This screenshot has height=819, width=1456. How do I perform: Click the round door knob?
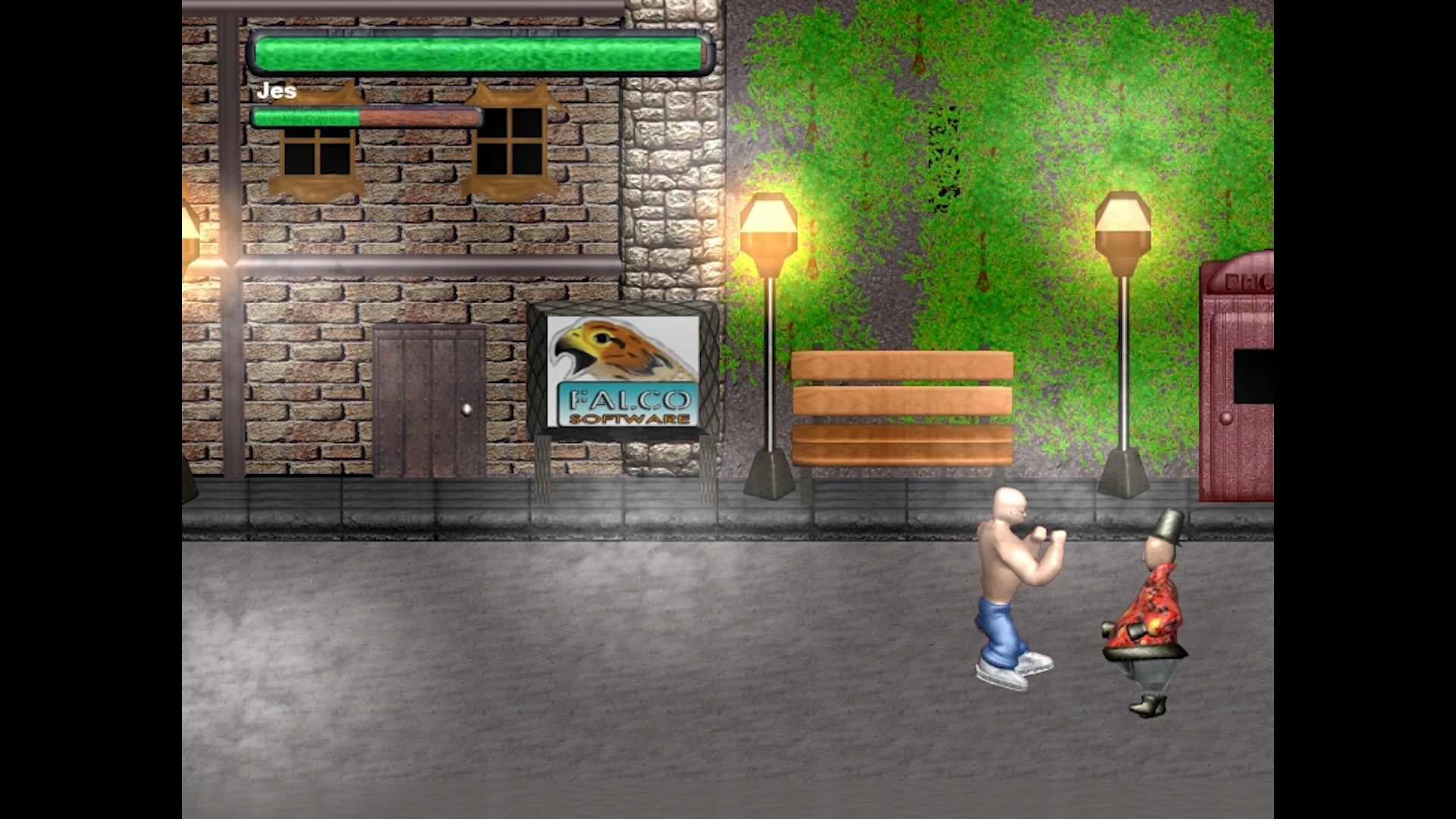click(466, 409)
